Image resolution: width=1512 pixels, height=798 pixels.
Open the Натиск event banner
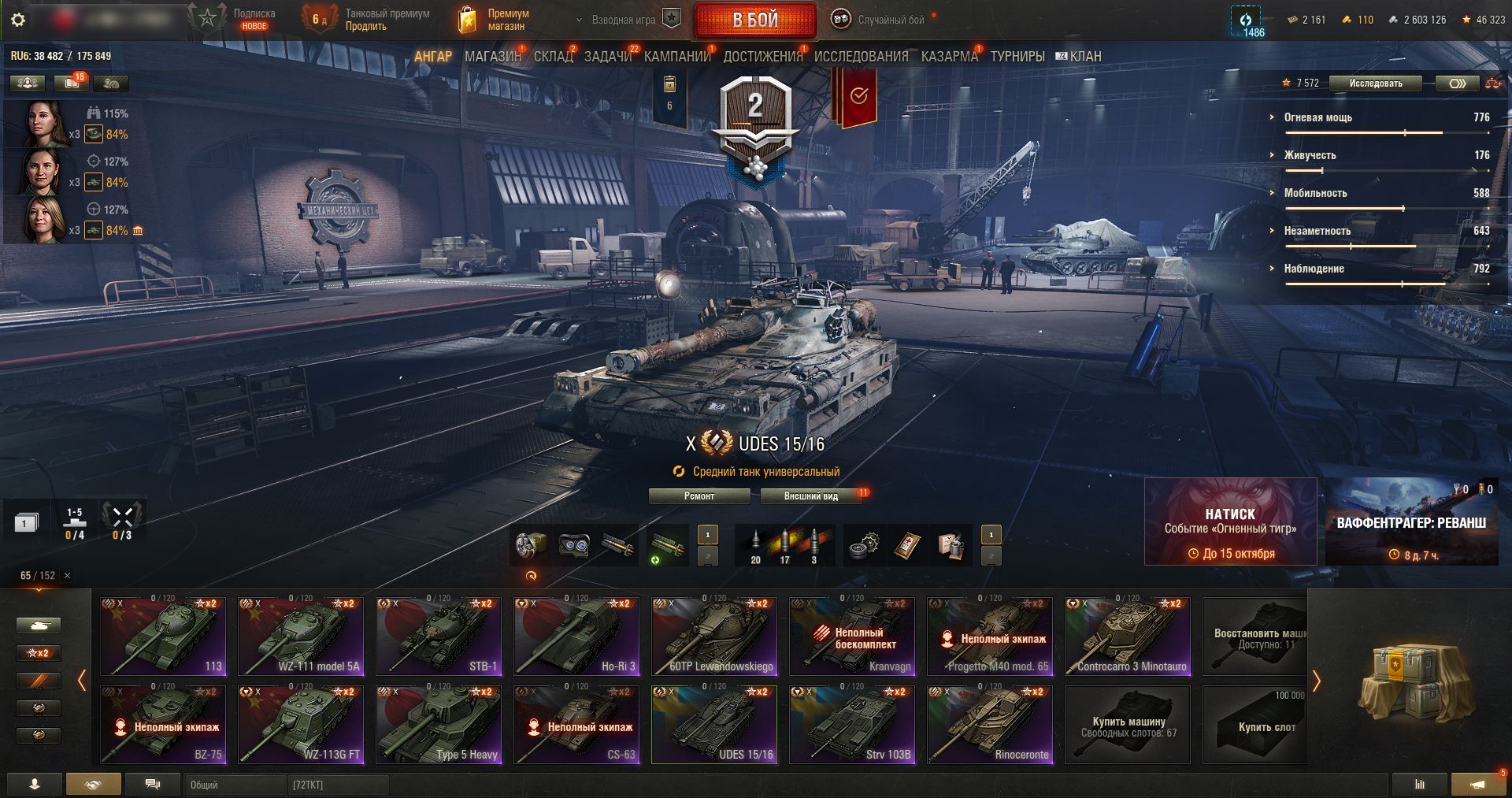tap(1230, 521)
